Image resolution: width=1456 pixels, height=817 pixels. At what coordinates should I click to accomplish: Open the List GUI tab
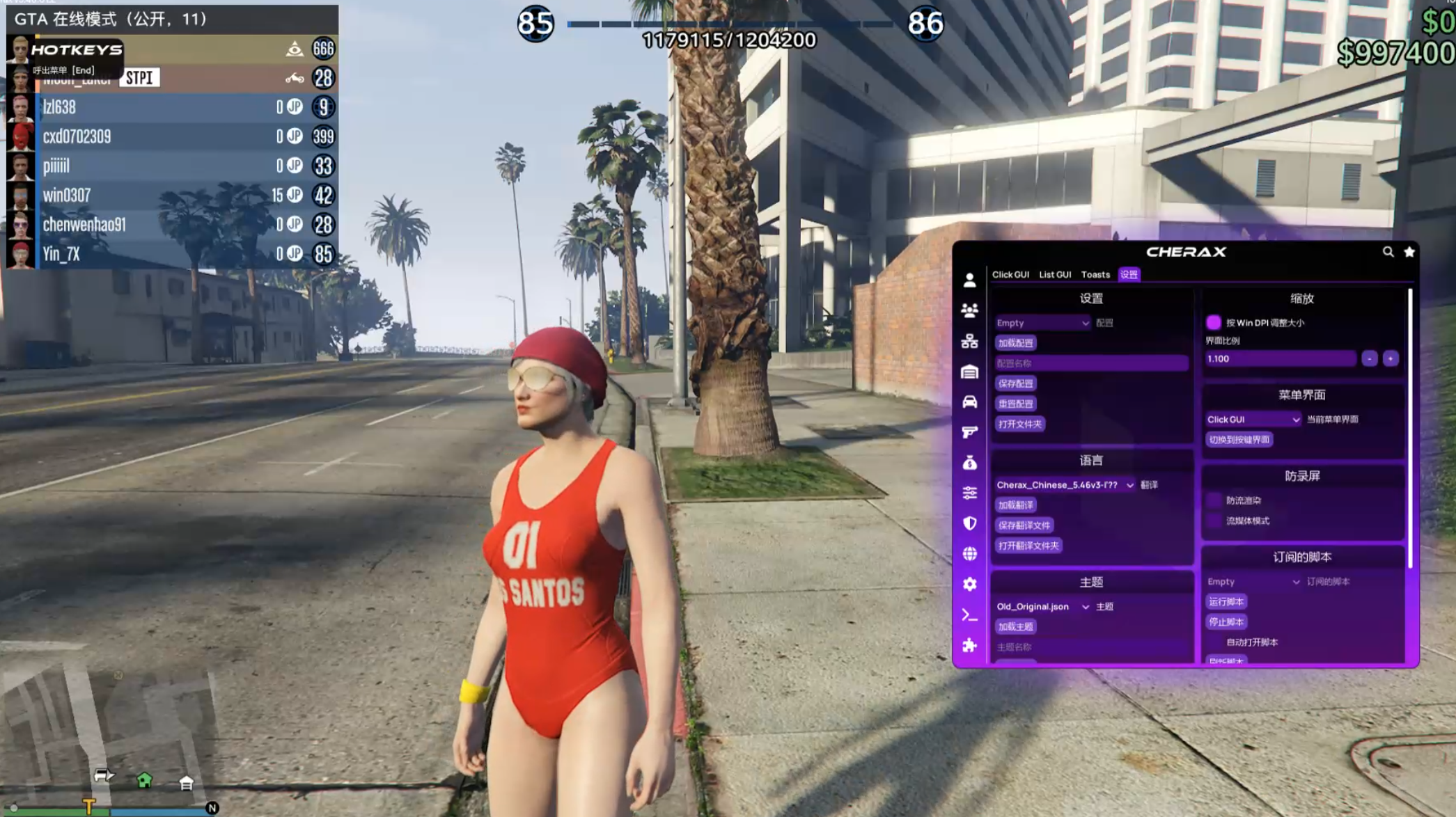[x=1054, y=274]
